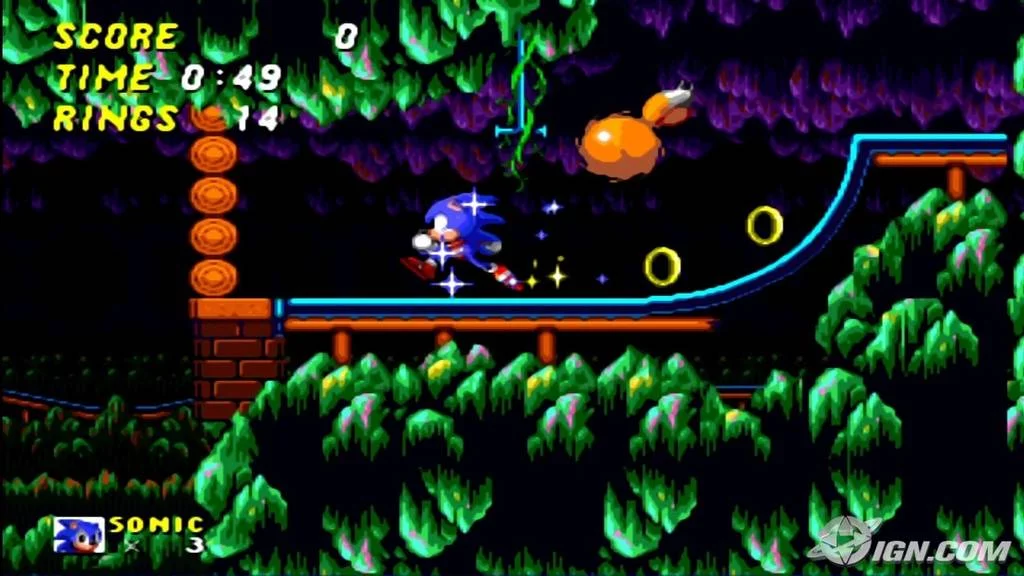The width and height of the screenshot is (1024, 576).
Task: Click the Sonic lives portrait icon
Action: (78, 535)
